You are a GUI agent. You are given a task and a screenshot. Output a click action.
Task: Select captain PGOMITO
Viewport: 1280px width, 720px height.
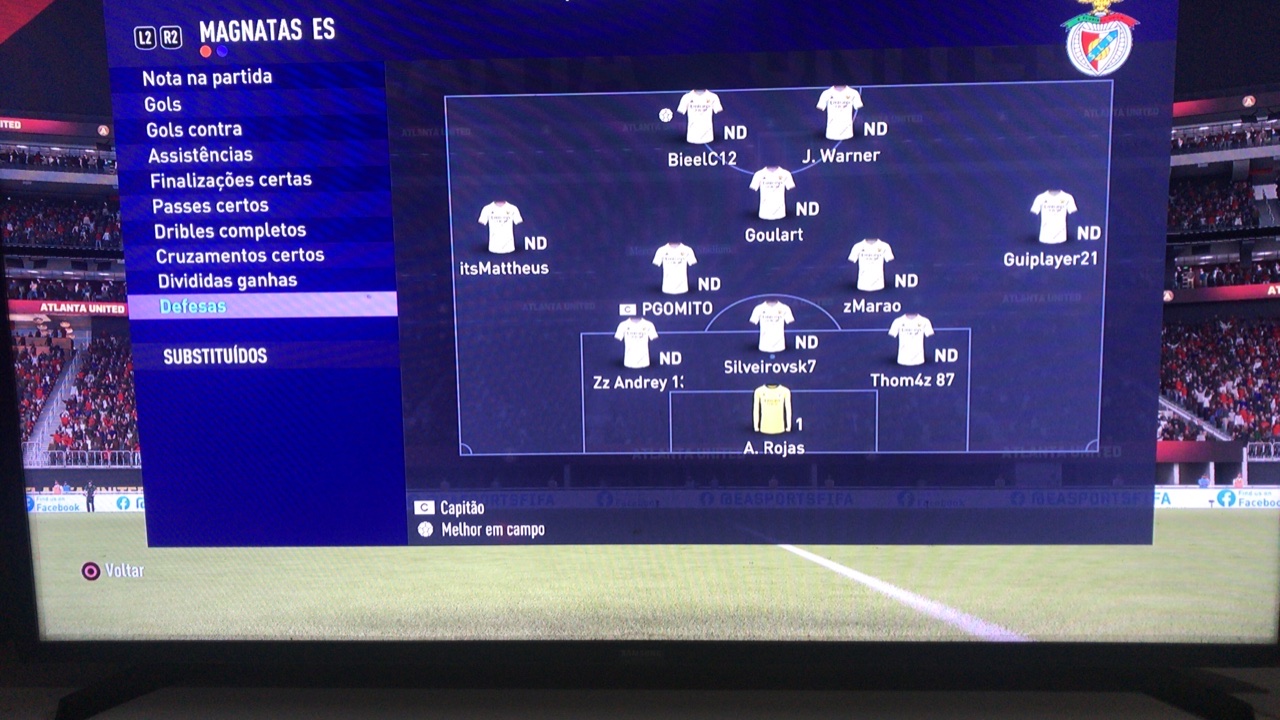[674, 269]
